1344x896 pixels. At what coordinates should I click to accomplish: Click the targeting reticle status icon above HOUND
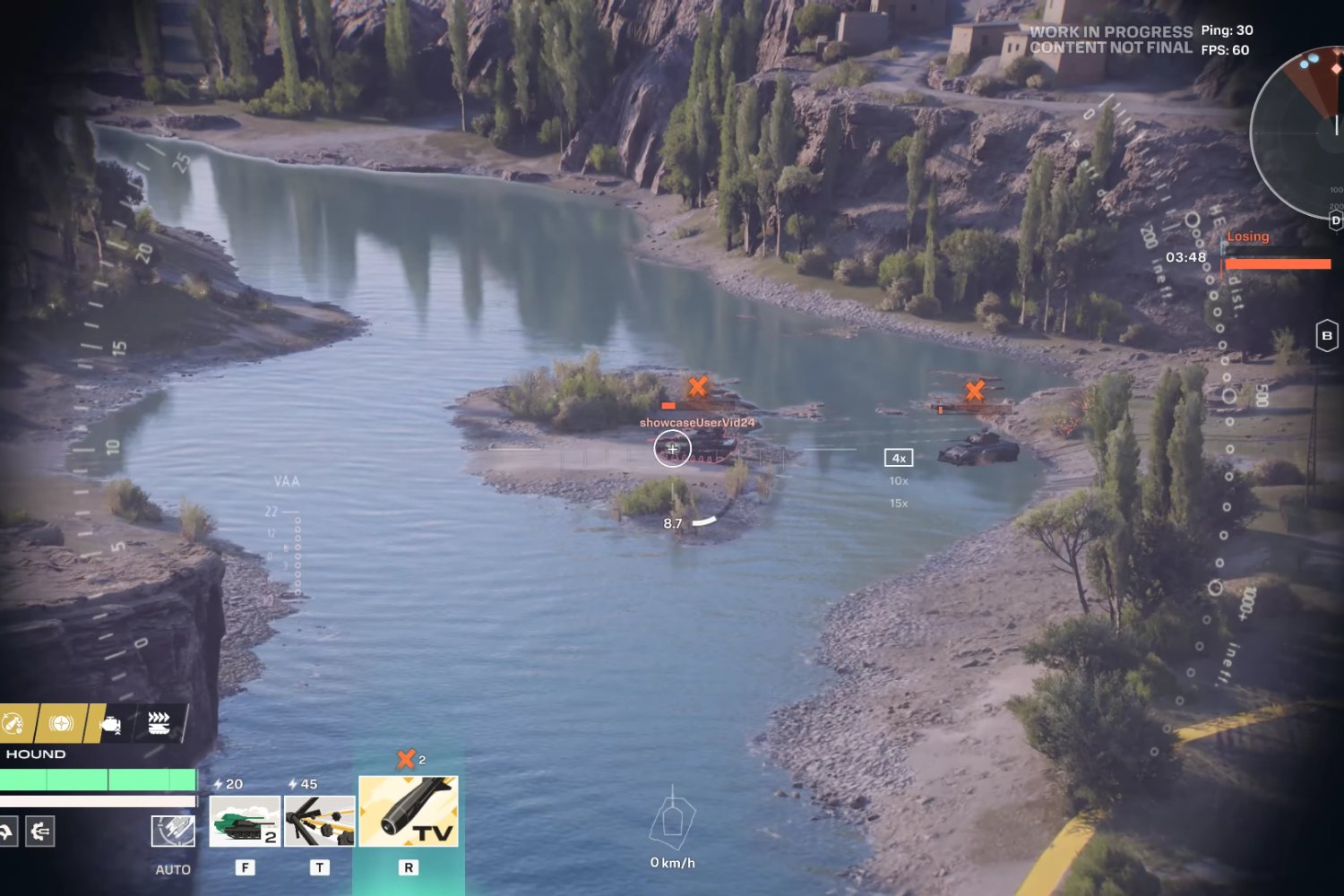61,721
